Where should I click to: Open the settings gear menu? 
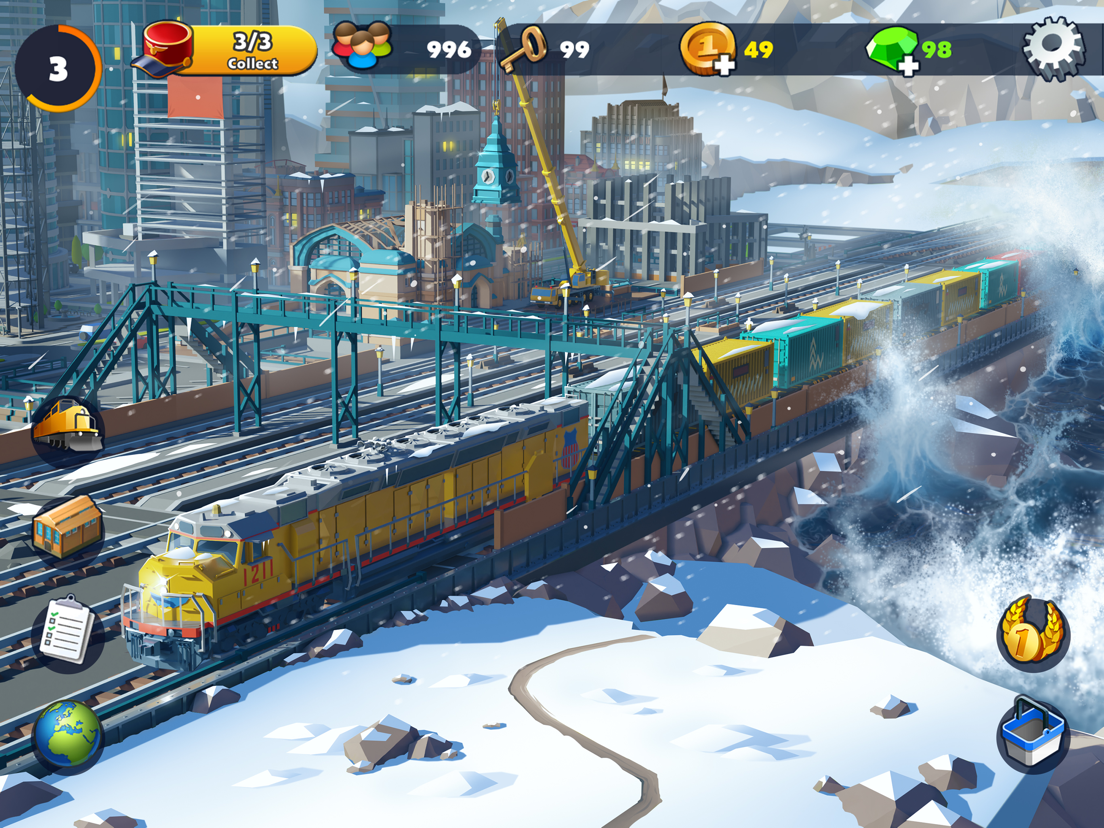tap(1053, 48)
